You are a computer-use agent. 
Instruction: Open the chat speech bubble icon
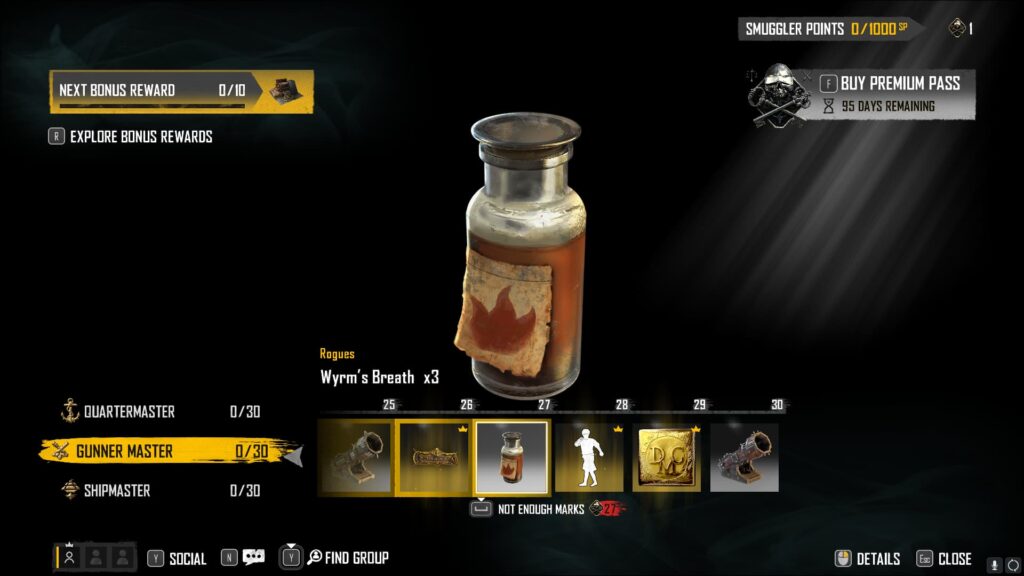(x=253, y=558)
